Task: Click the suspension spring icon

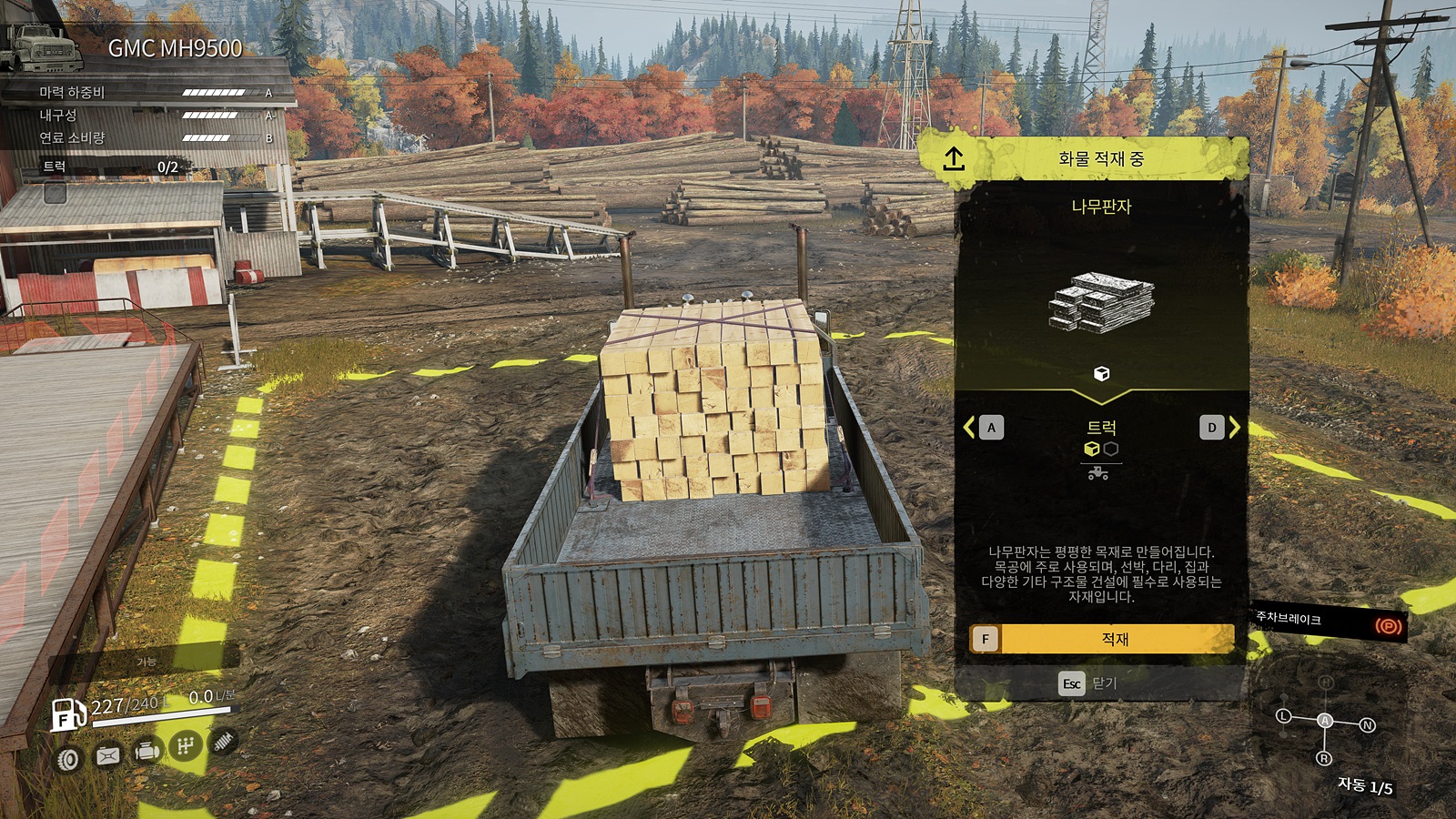Action: tap(223, 742)
